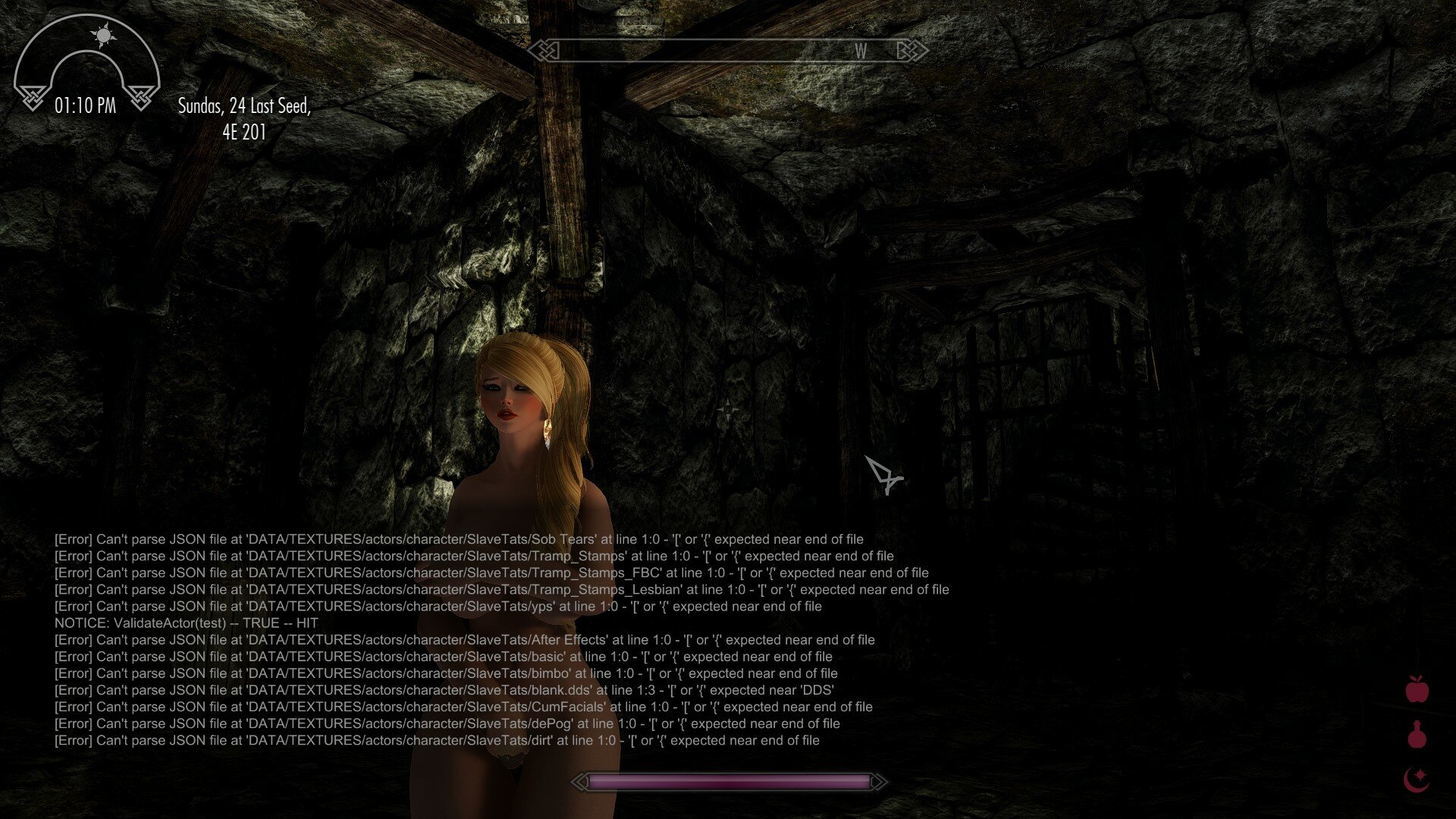Select the bottle thirst icon
The width and height of the screenshot is (1456, 819).
tap(1417, 735)
